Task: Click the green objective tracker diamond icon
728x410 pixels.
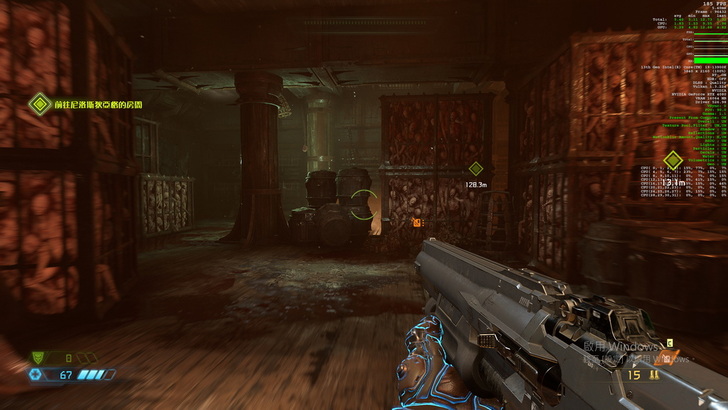Action: pos(39,103)
